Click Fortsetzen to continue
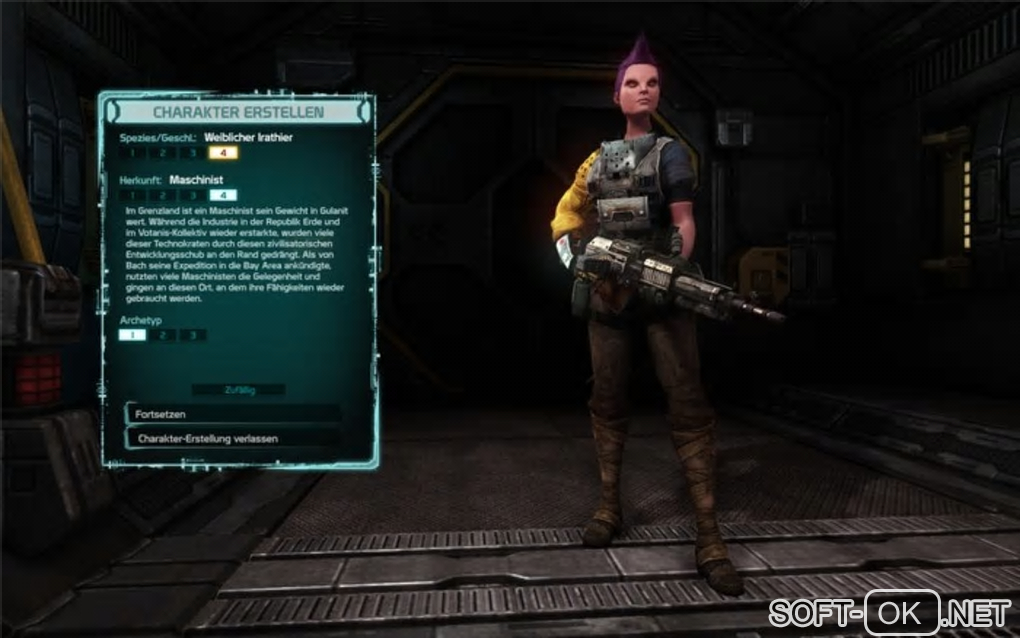1020x638 pixels. click(x=232, y=413)
